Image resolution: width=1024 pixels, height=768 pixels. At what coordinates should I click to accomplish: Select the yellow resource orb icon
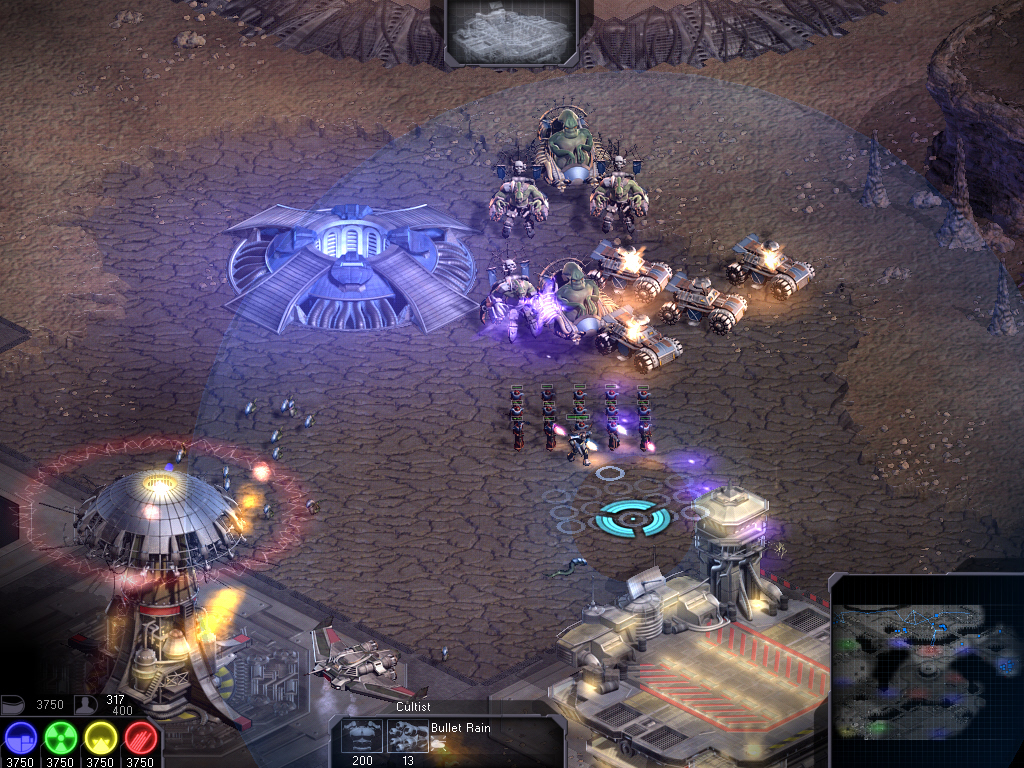click(100, 738)
